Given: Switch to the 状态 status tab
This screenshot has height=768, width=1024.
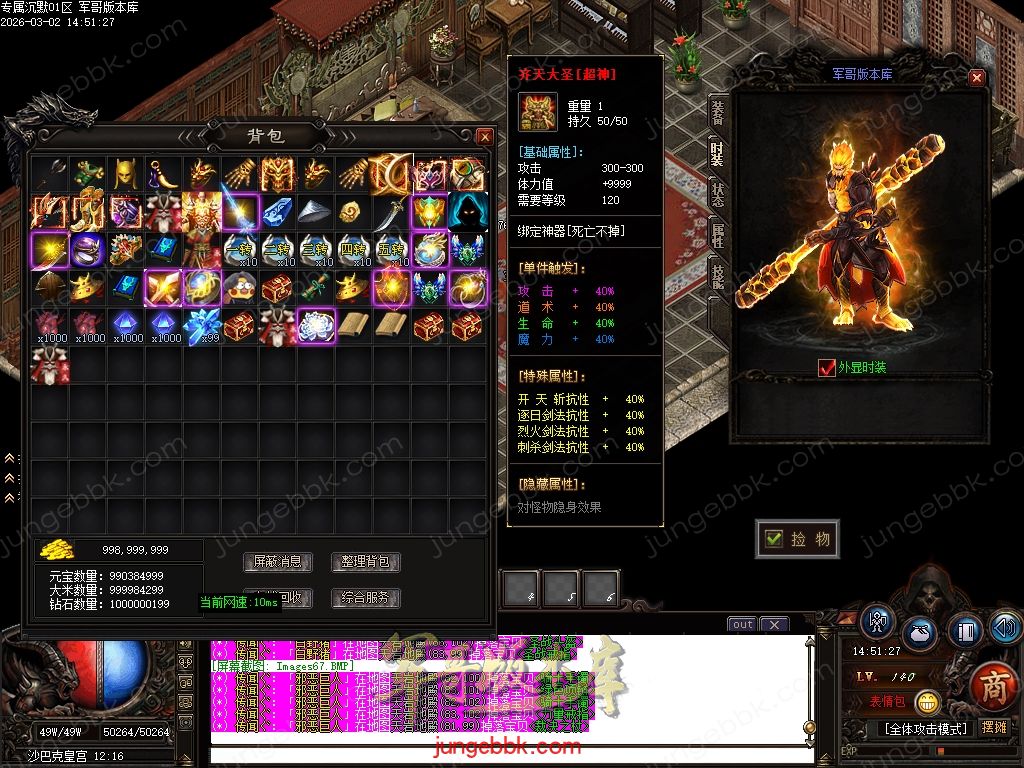Looking at the screenshot, I should click(717, 193).
